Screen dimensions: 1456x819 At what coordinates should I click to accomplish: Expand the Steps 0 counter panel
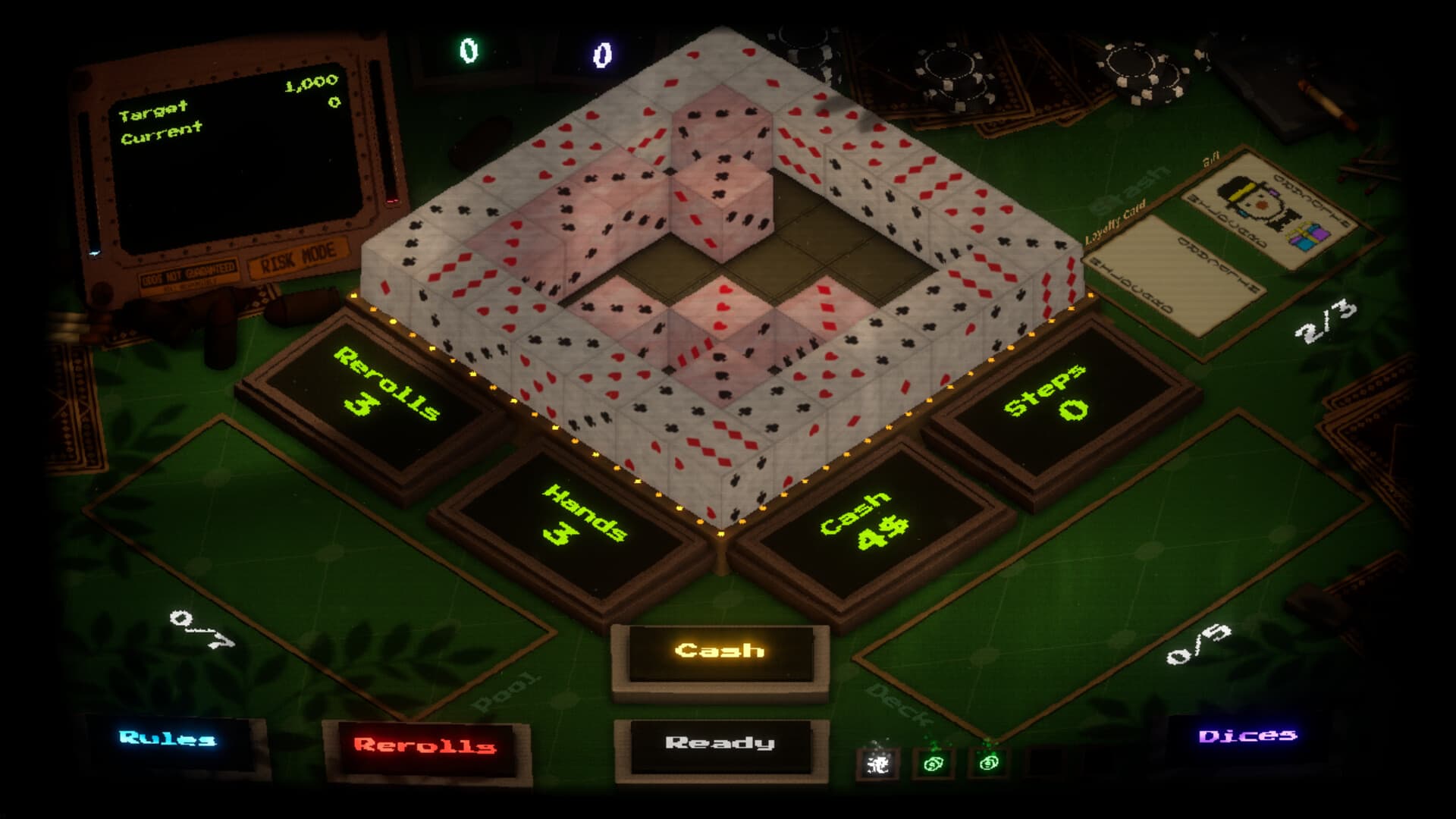[1065, 397]
